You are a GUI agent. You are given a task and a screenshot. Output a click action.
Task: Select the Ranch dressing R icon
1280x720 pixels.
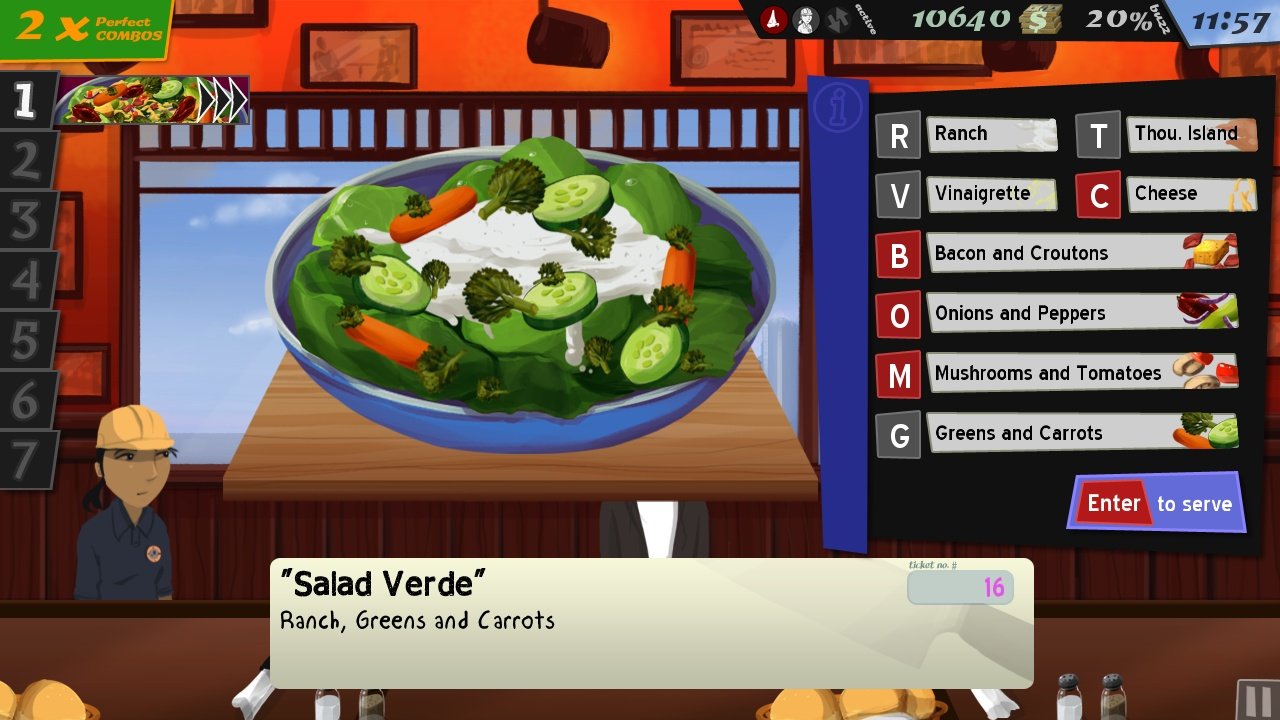click(x=899, y=134)
